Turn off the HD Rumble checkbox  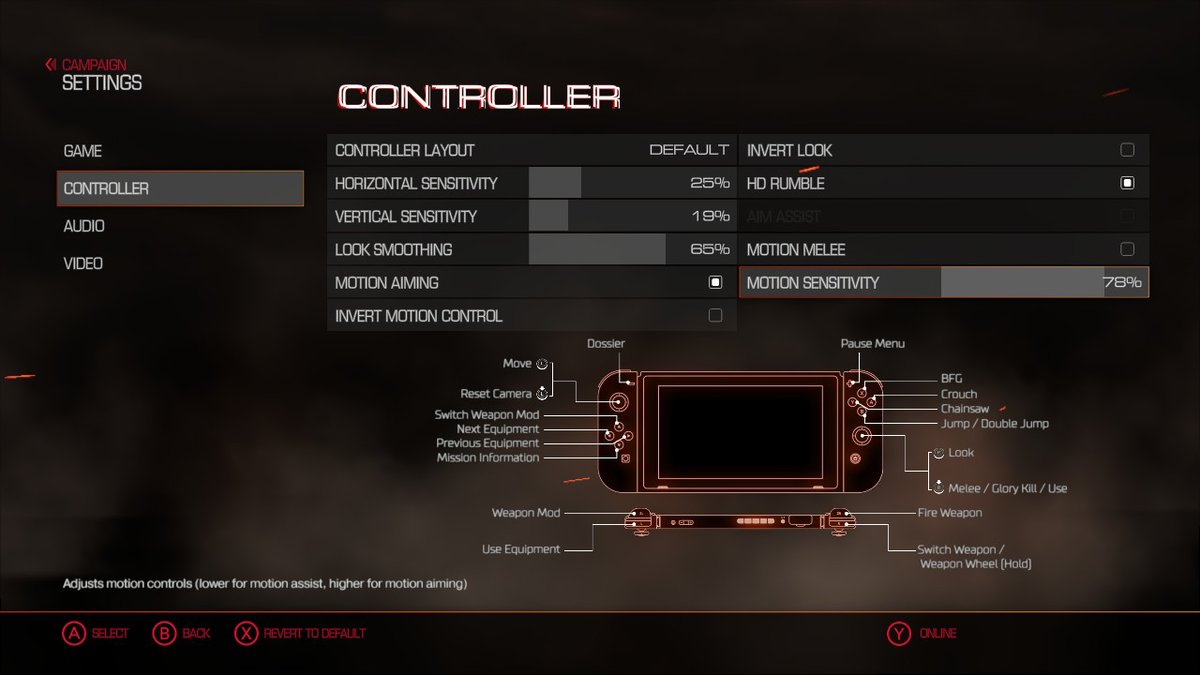[x=1127, y=183]
